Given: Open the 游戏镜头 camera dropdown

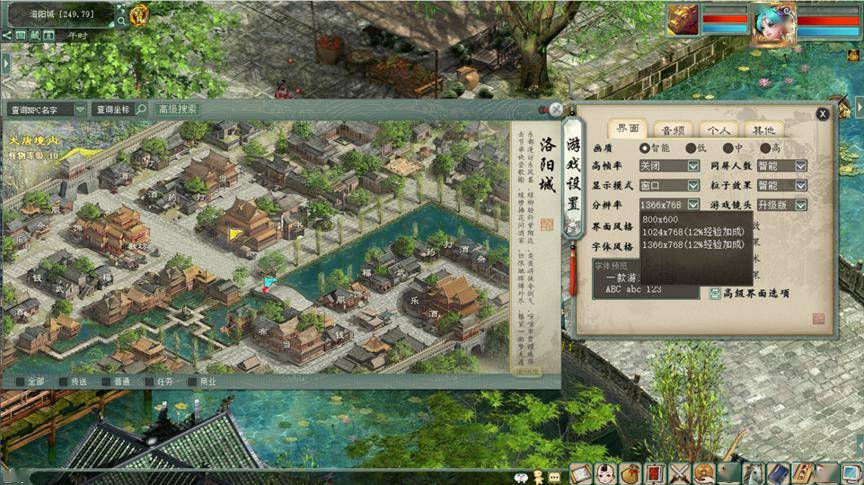Looking at the screenshot, I should [800, 204].
